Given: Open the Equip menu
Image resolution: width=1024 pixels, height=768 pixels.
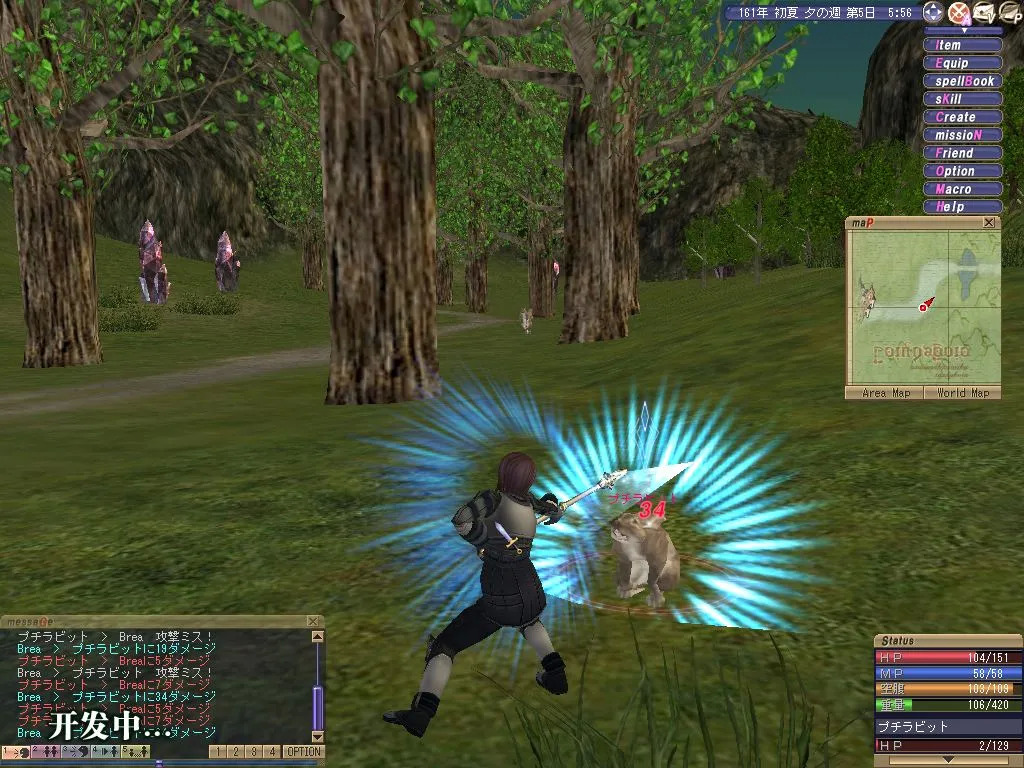Looking at the screenshot, I should [962, 63].
